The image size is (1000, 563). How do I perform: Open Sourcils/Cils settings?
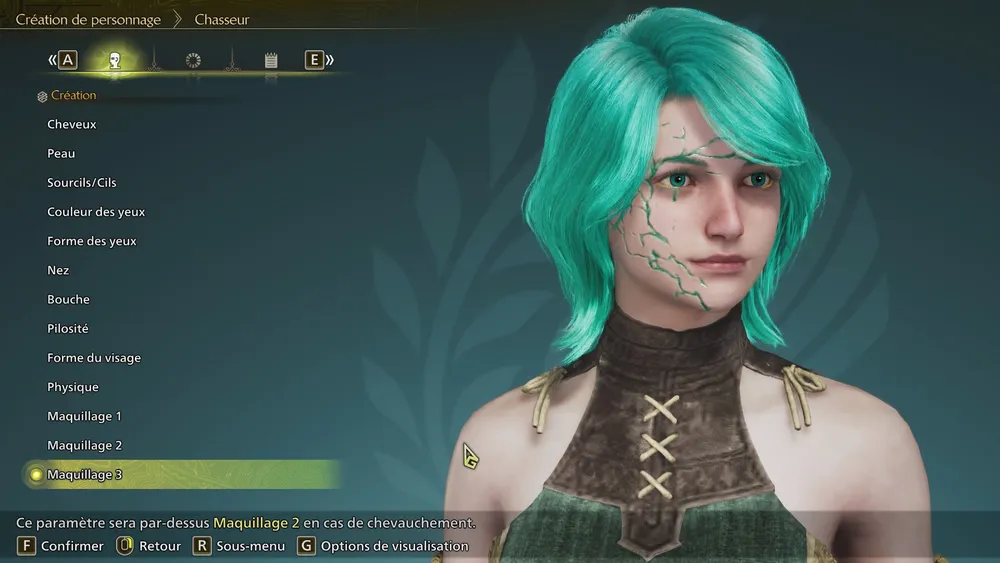coord(82,183)
